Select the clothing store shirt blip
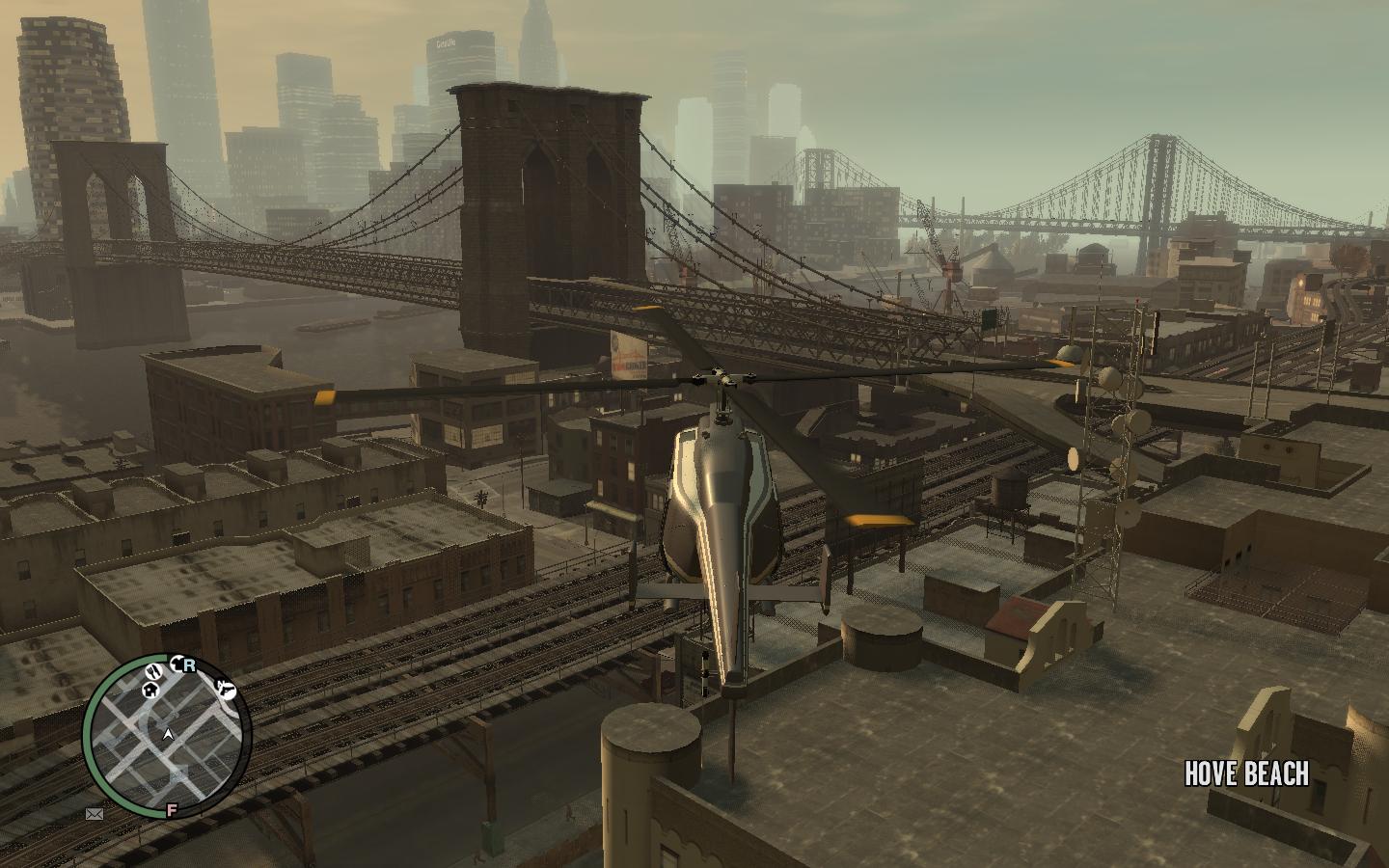Viewport: 1389px width, 868px height. [x=177, y=664]
